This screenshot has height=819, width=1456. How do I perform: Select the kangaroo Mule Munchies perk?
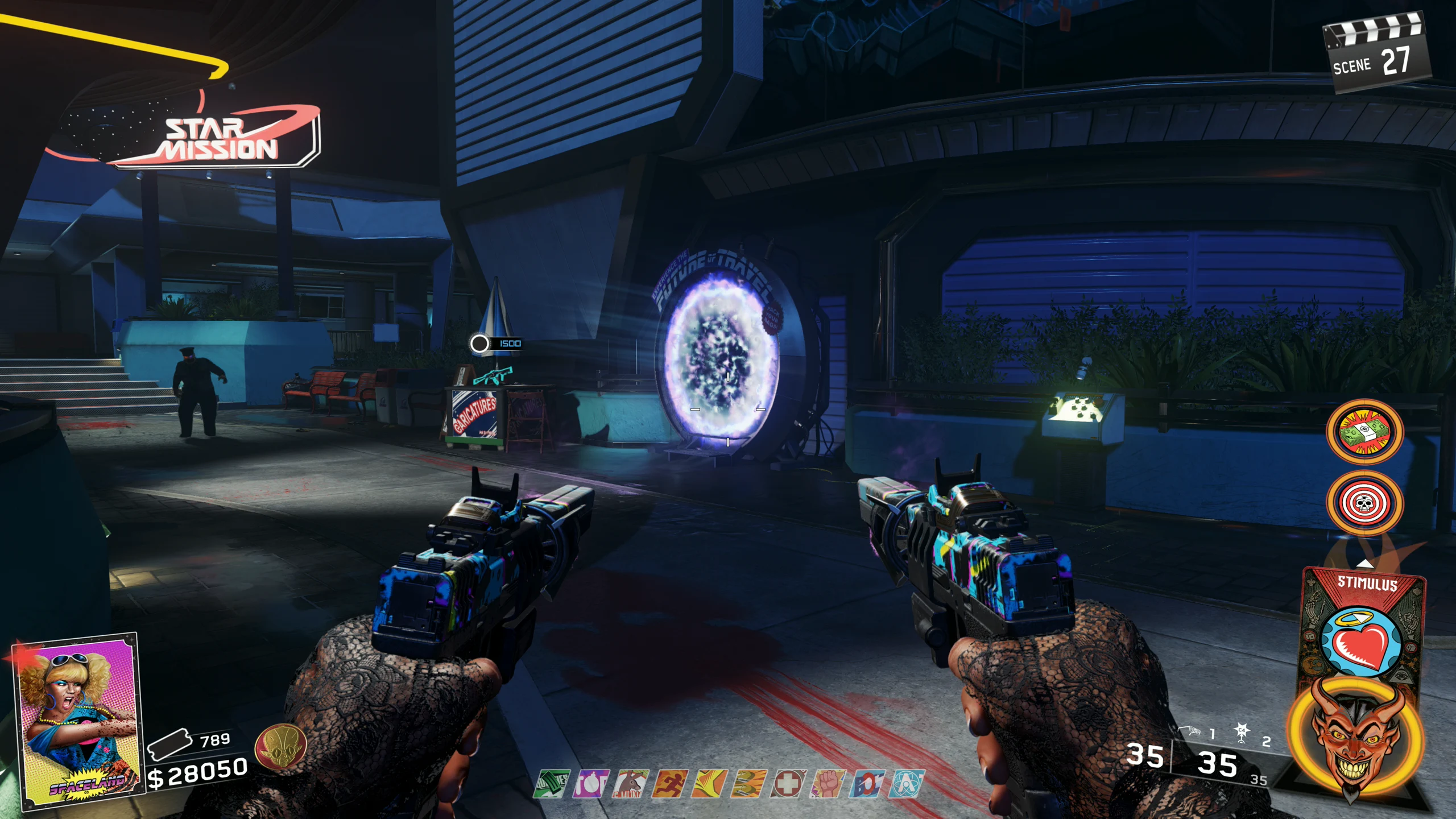(x=630, y=784)
